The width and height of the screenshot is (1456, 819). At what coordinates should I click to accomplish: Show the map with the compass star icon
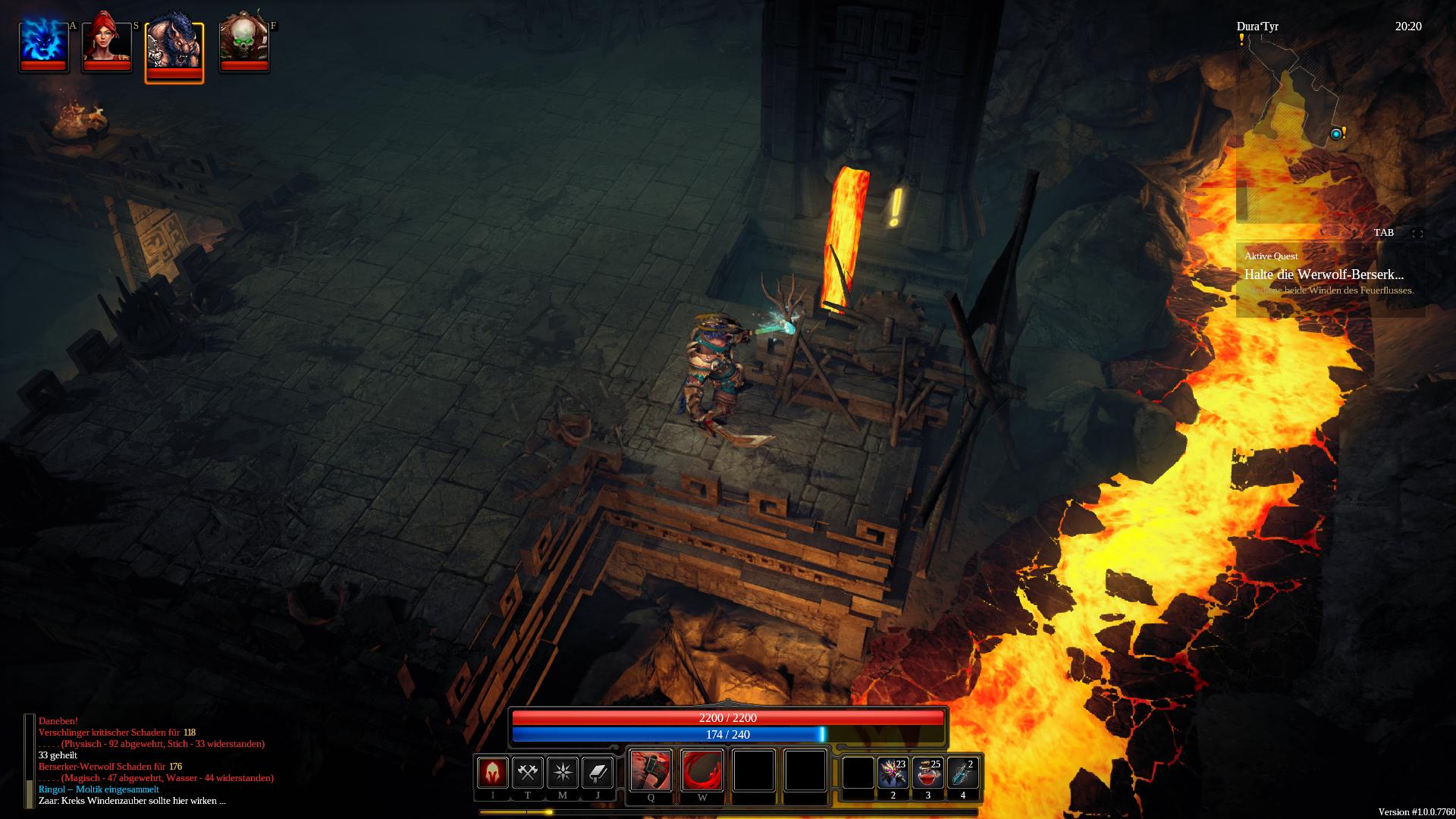pyautogui.click(x=562, y=773)
